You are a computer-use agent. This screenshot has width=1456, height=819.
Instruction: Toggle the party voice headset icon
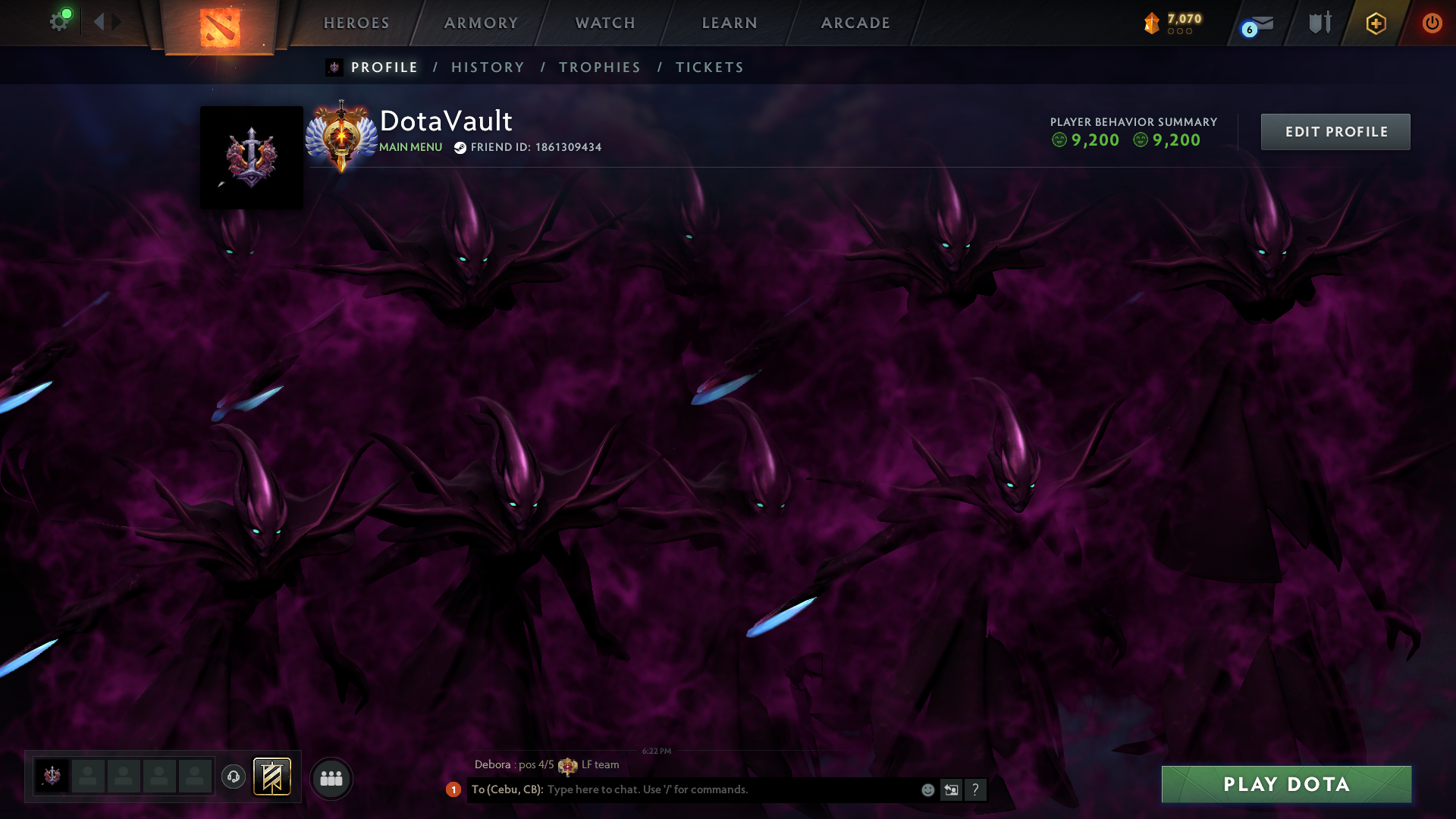(x=234, y=777)
